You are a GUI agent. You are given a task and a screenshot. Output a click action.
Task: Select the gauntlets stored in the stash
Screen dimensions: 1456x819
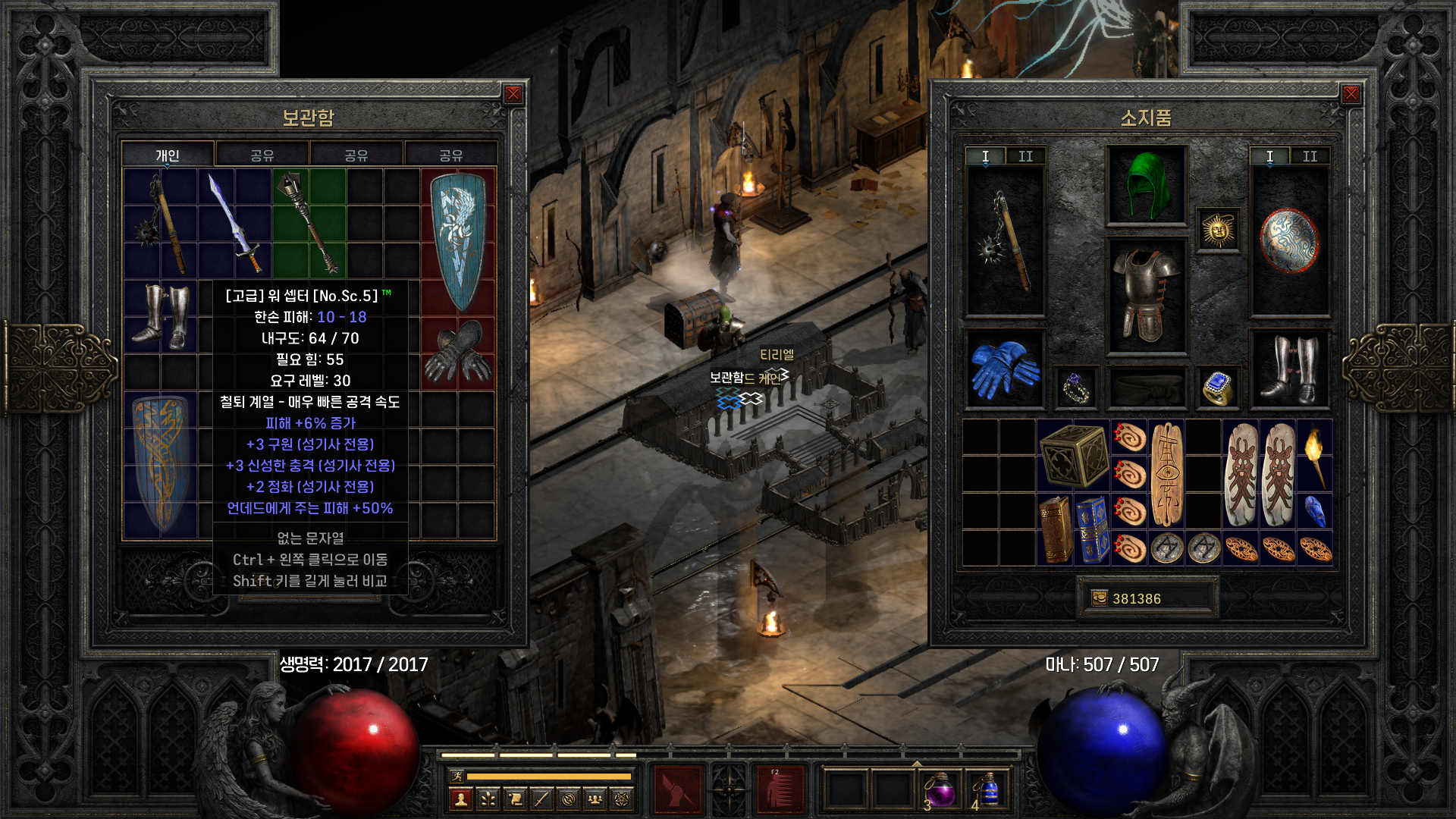click(458, 352)
